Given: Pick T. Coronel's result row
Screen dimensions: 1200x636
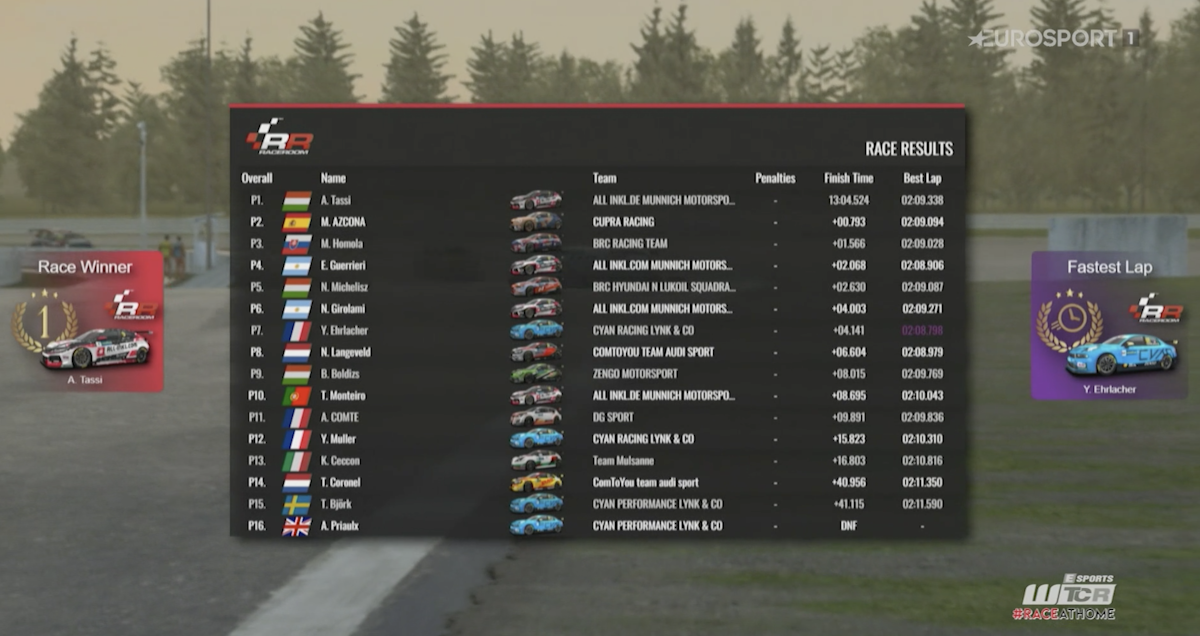Looking at the screenshot, I should coord(597,482).
